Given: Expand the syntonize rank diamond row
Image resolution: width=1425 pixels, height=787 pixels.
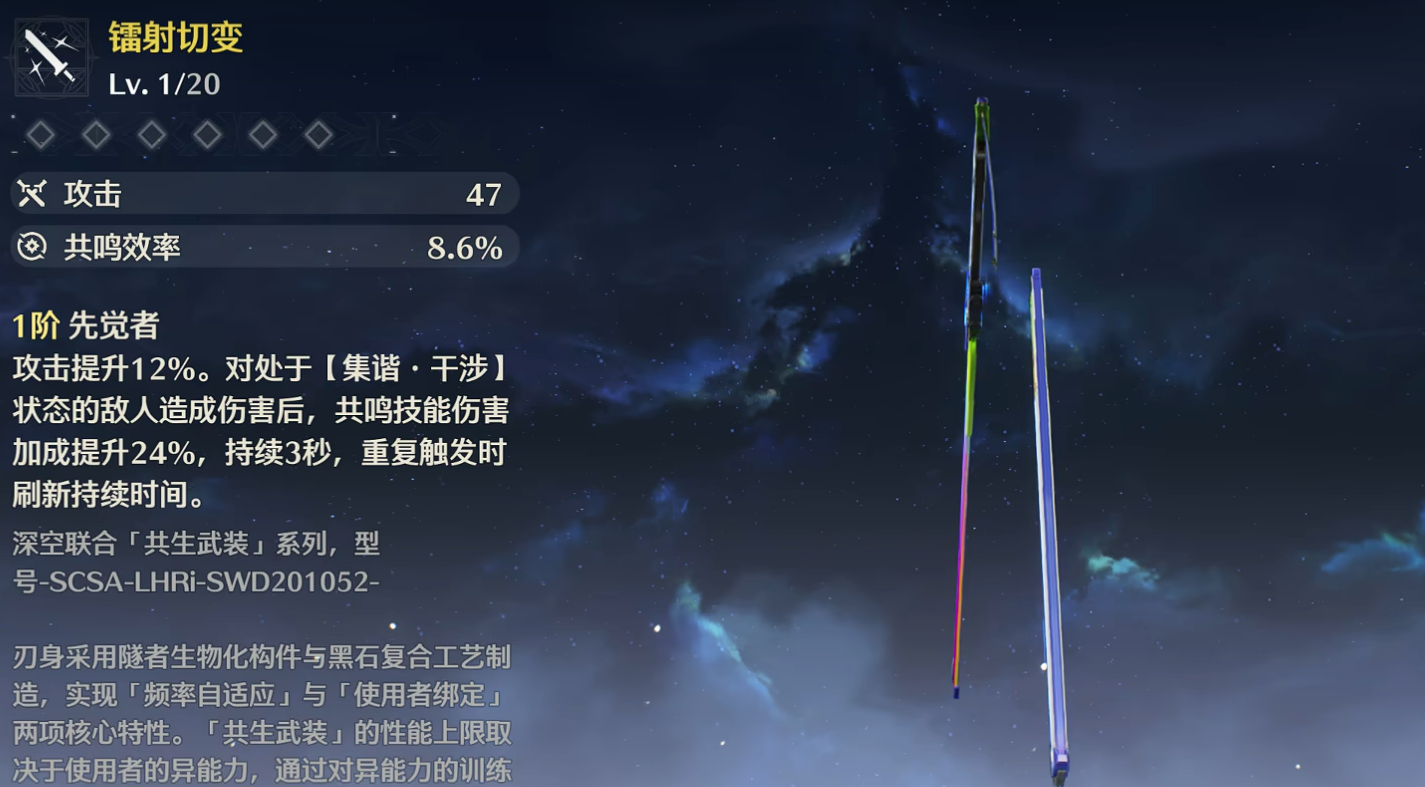Looking at the screenshot, I should 180,133.
